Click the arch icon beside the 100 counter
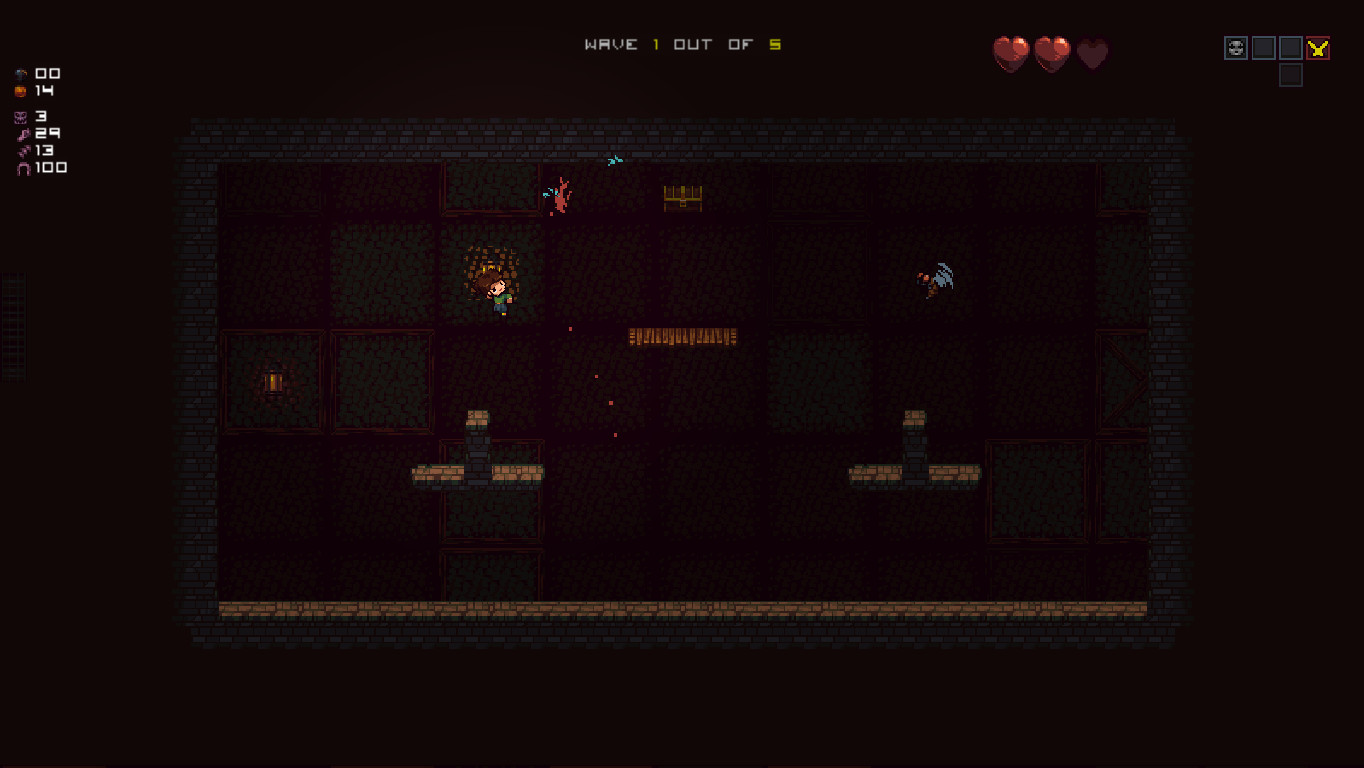Image resolution: width=1364 pixels, height=768 pixels. coord(22,167)
